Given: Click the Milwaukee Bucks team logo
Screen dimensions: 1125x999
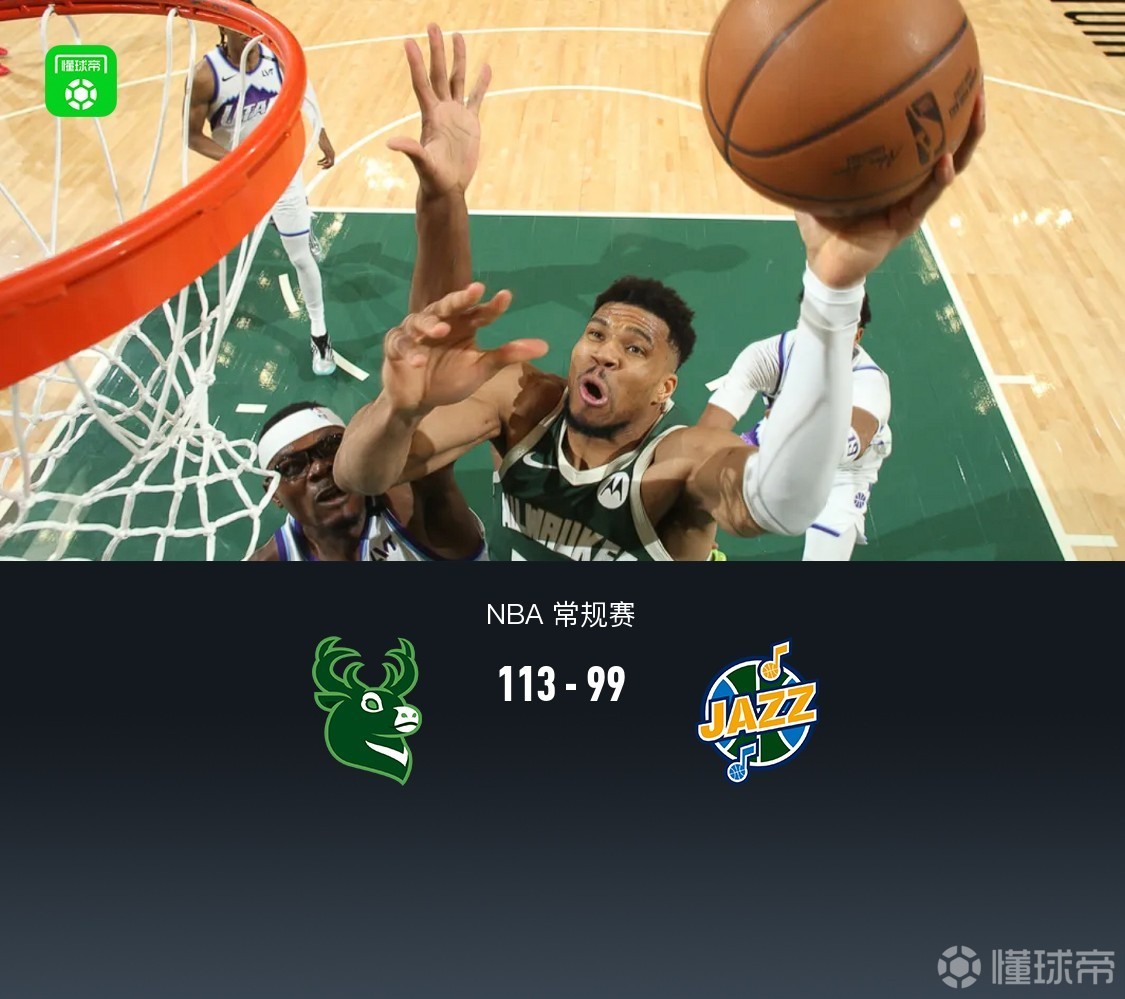Looking at the screenshot, I should coord(366,709).
